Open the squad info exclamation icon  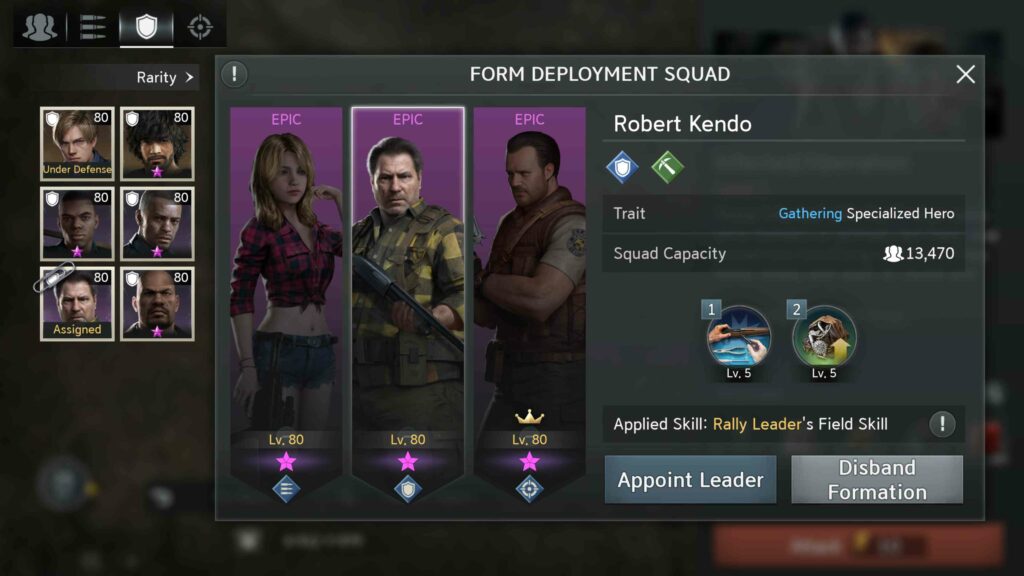click(x=234, y=74)
